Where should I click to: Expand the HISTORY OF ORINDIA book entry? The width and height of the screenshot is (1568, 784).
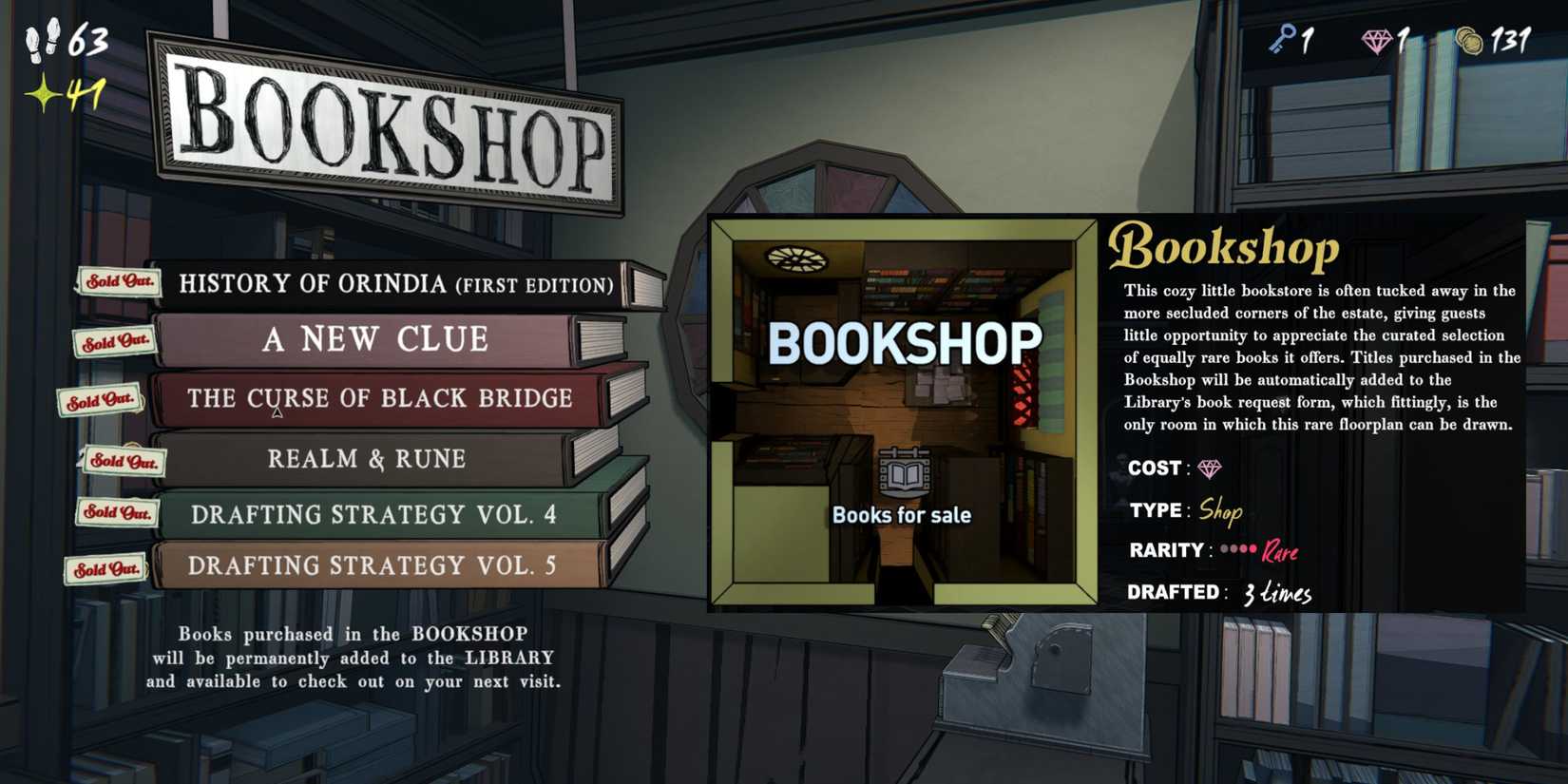[394, 282]
